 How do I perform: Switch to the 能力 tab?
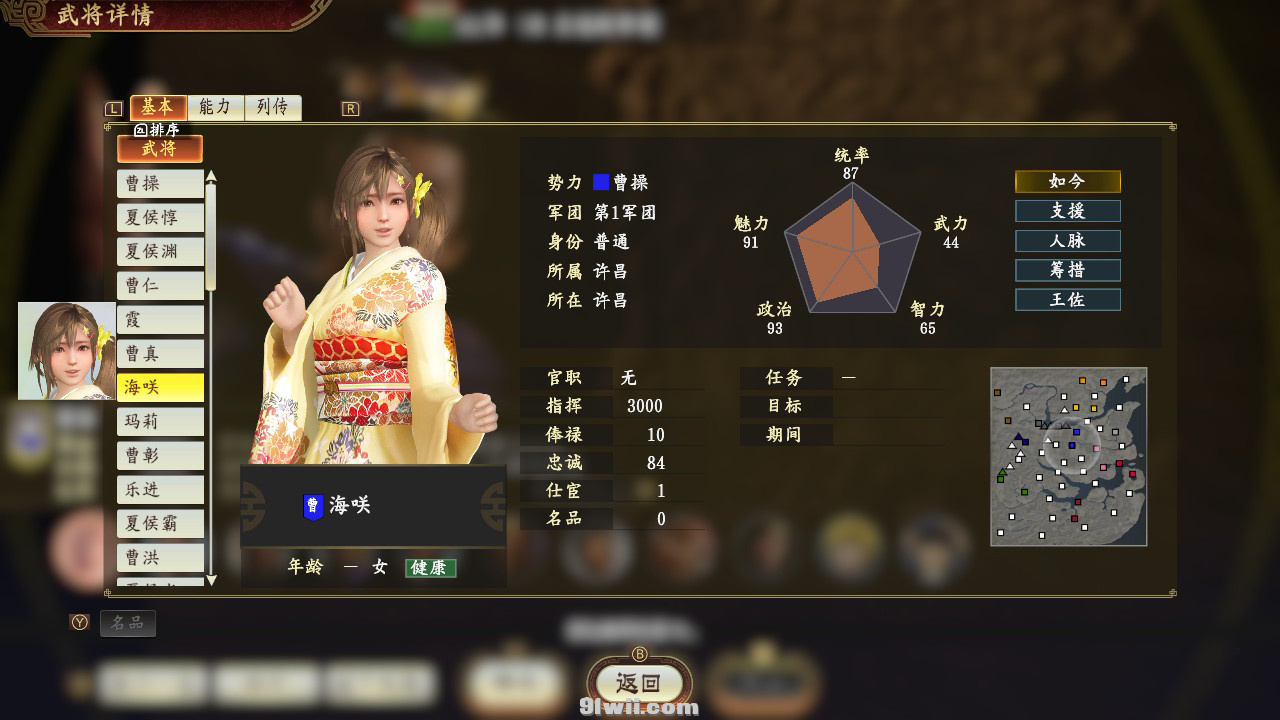pyautogui.click(x=215, y=107)
